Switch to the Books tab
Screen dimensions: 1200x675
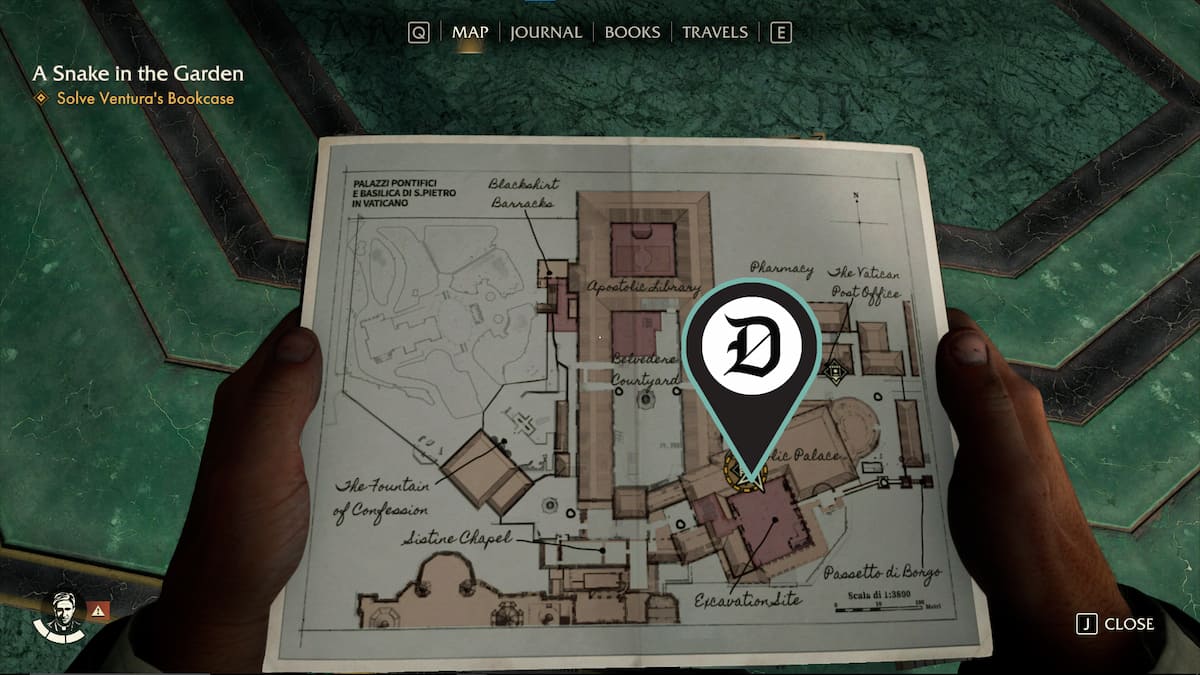click(x=632, y=32)
